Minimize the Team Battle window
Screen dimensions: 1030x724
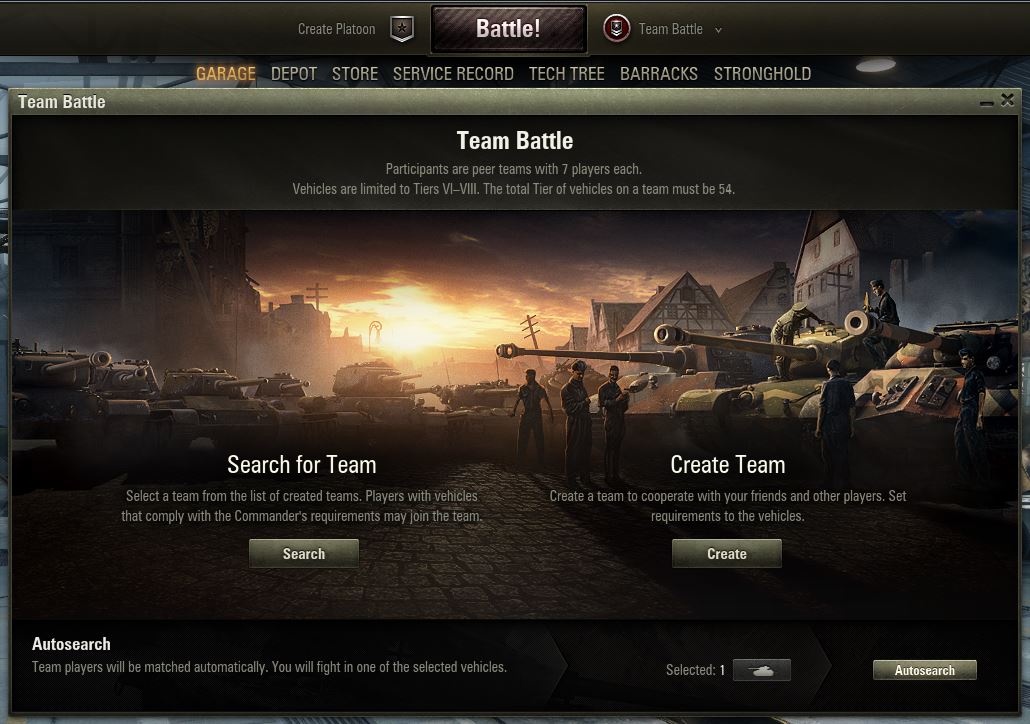(987, 102)
